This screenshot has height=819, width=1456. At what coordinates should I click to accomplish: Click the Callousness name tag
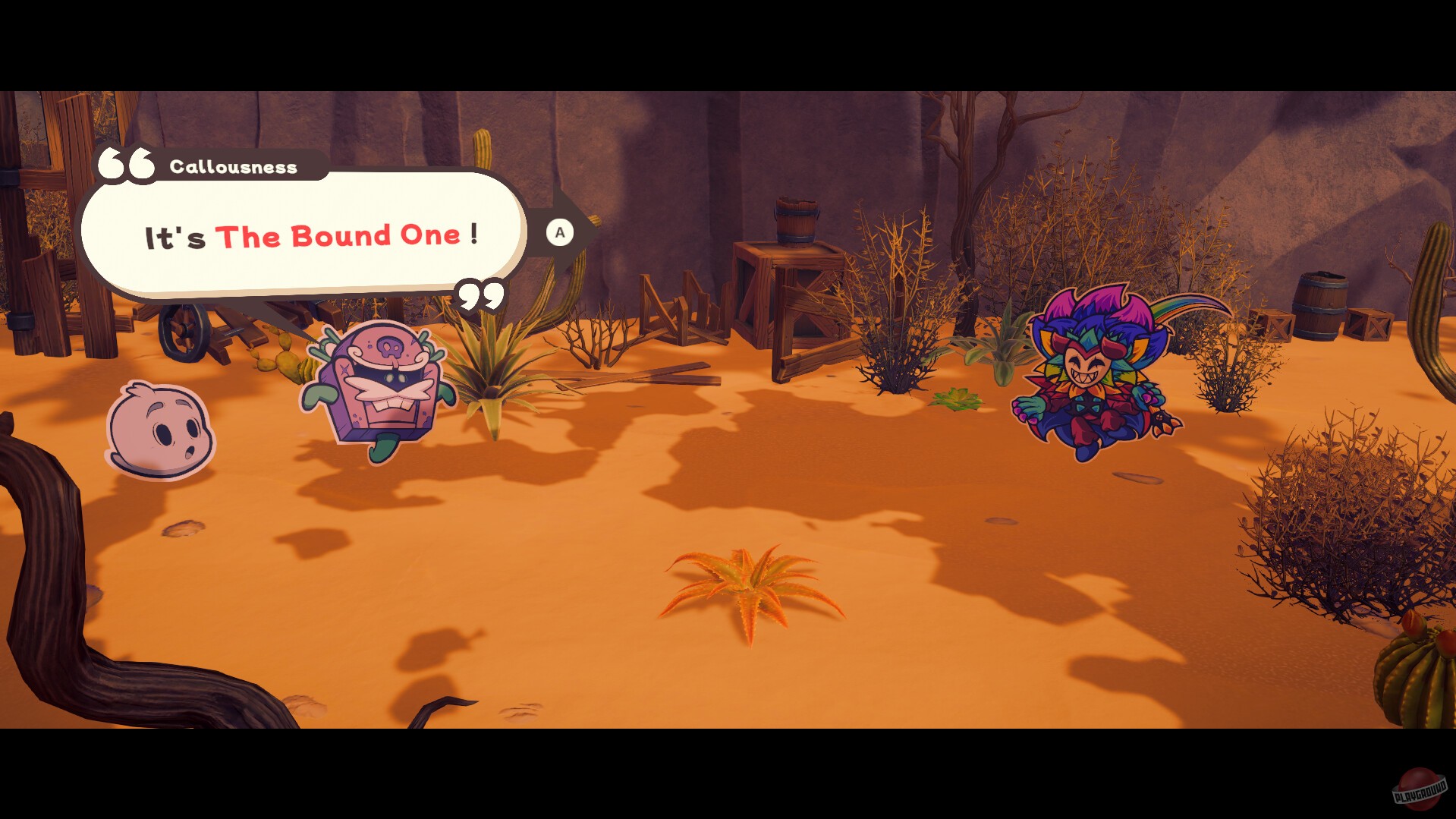click(x=233, y=167)
